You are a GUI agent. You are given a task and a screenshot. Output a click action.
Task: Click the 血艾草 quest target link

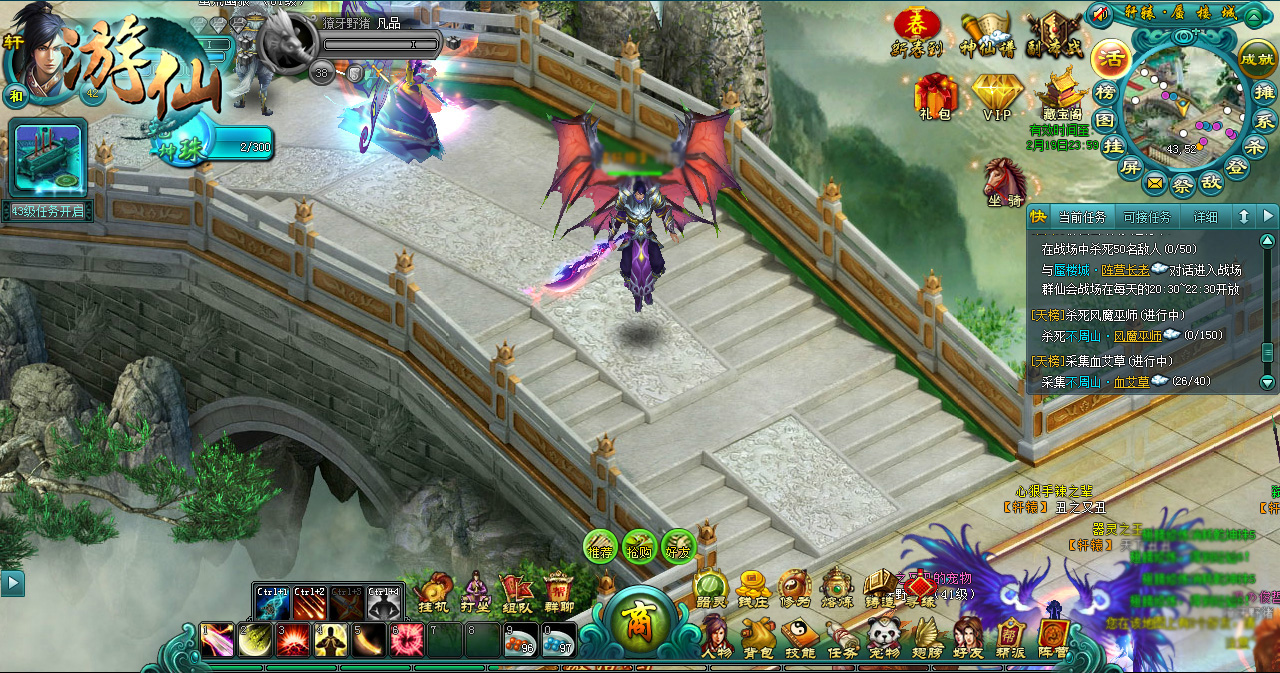tap(1131, 381)
